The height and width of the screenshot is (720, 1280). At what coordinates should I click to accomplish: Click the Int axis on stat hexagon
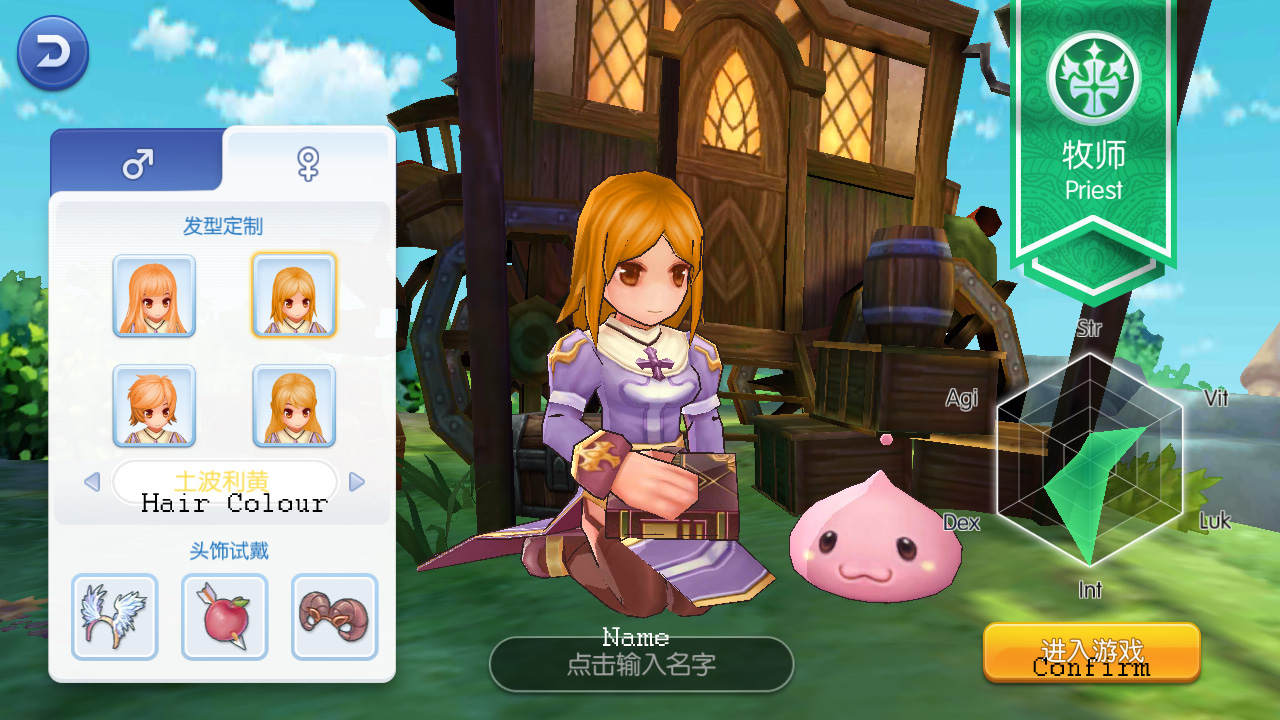click(x=1090, y=590)
